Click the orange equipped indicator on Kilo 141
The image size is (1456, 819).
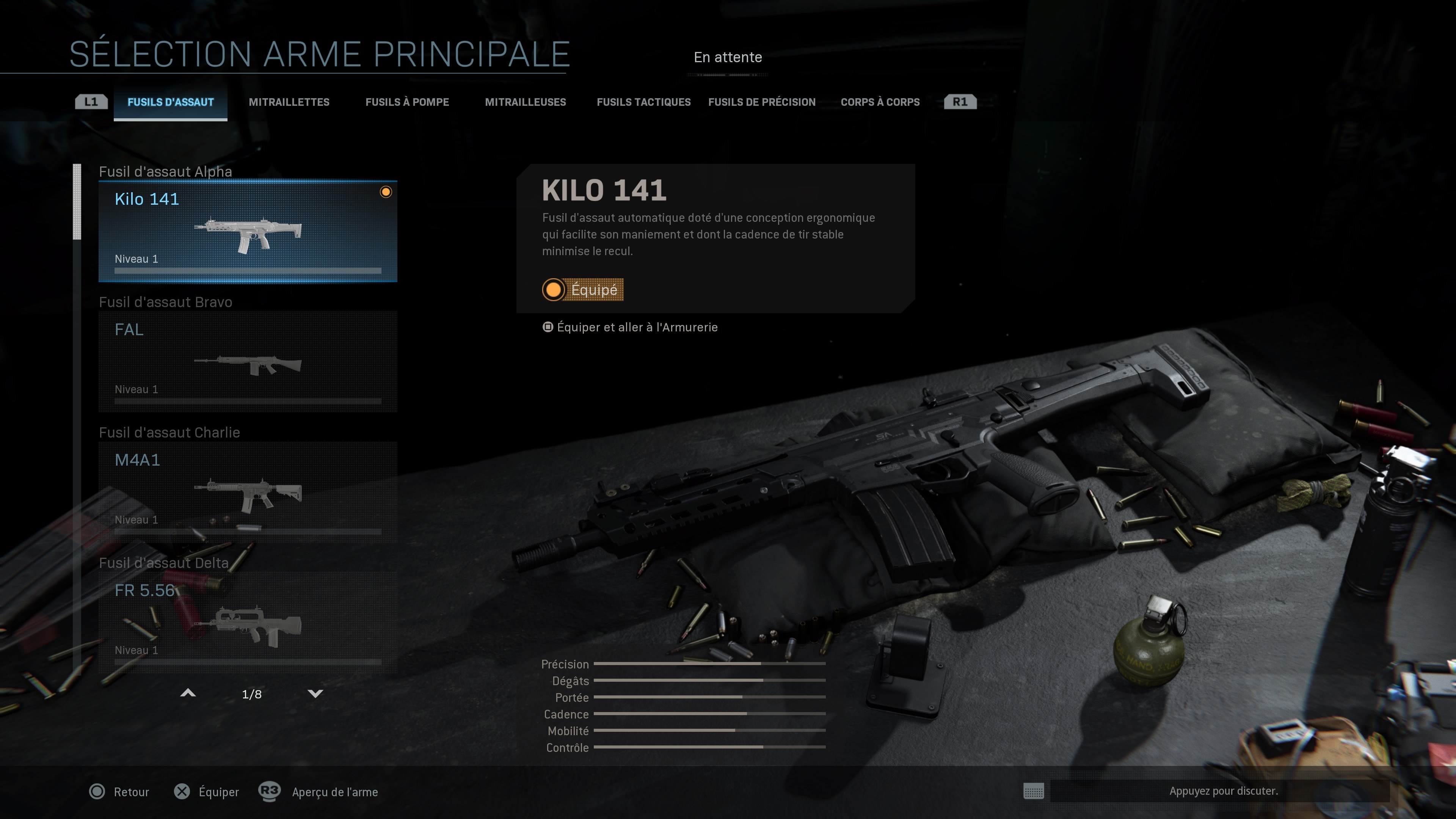387,192
